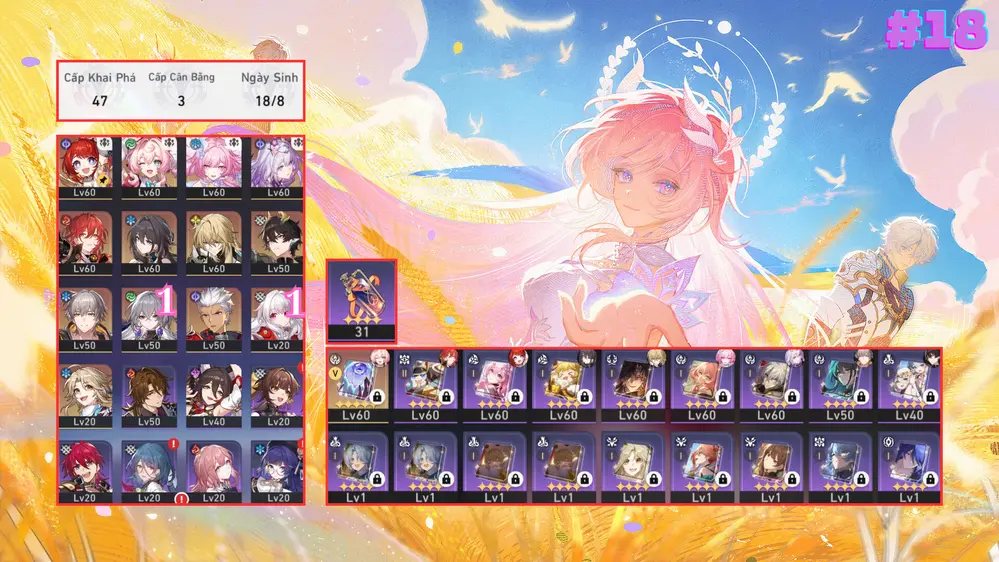Pick the Lv50 teal light cone
999x562 pixels.
pos(840,384)
